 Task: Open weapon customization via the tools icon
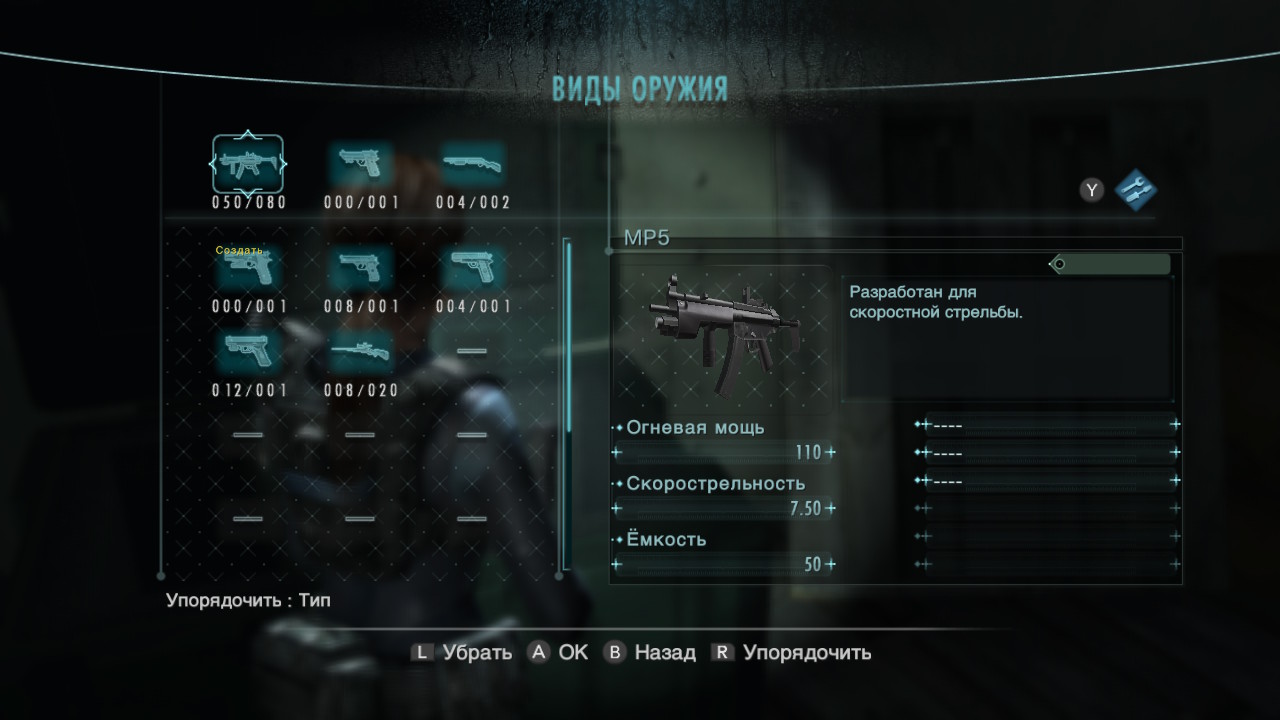[1135, 188]
